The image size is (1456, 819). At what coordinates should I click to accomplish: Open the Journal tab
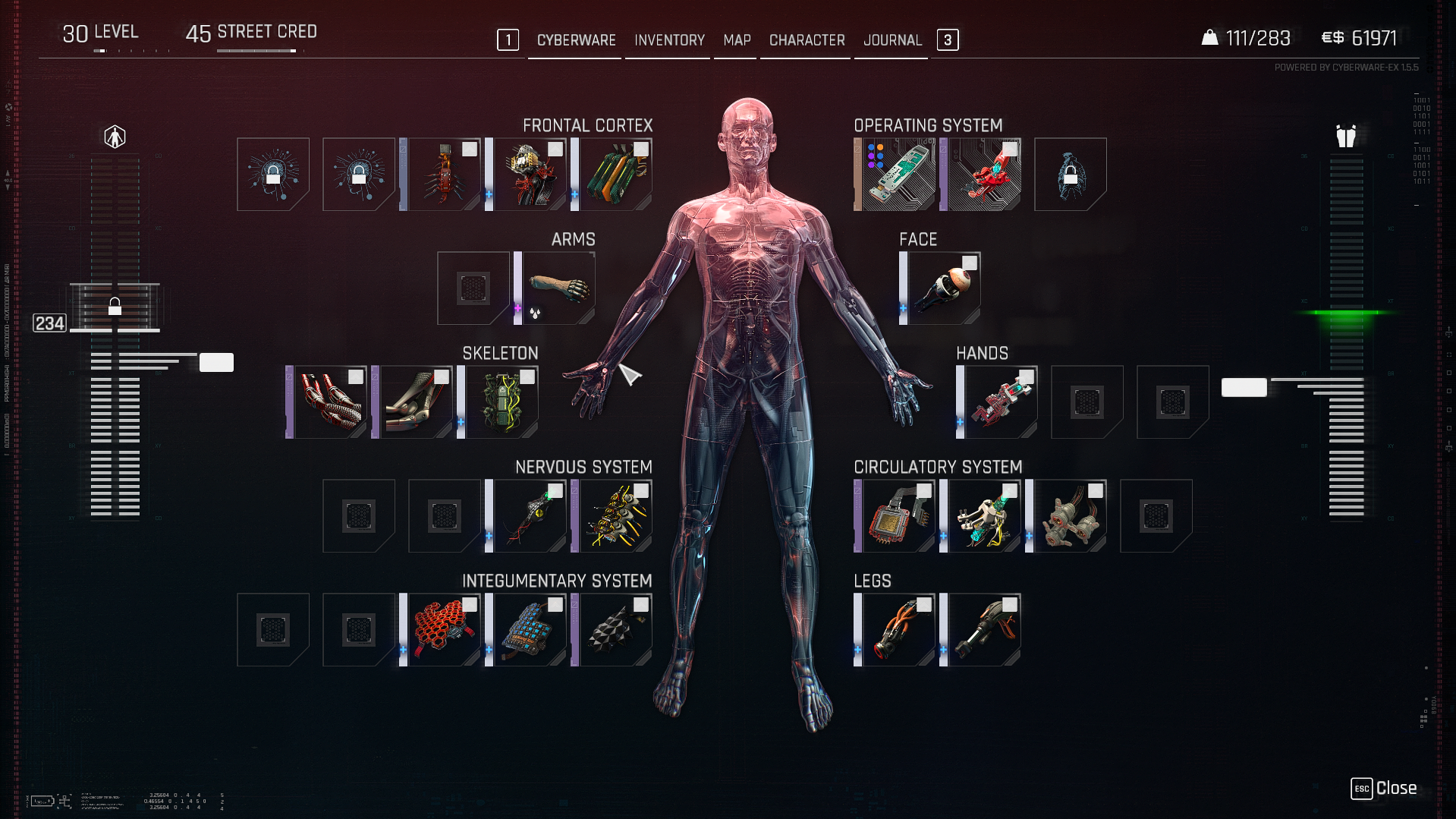pyautogui.click(x=892, y=40)
